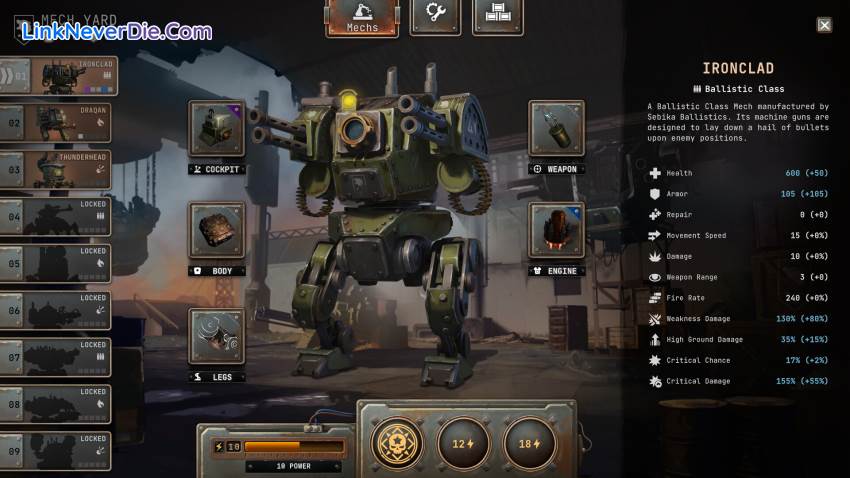The width and height of the screenshot is (850, 478).
Task: Close the Mech Yard screen
Action: (x=824, y=25)
